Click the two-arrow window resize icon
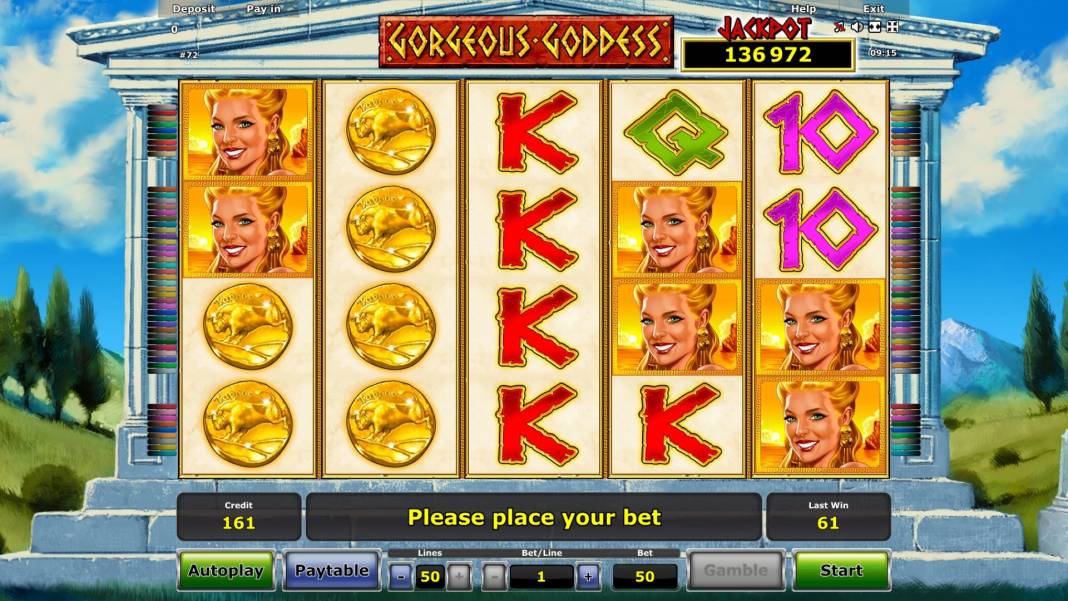The width and height of the screenshot is (1068, 601). tap(874, 27)
